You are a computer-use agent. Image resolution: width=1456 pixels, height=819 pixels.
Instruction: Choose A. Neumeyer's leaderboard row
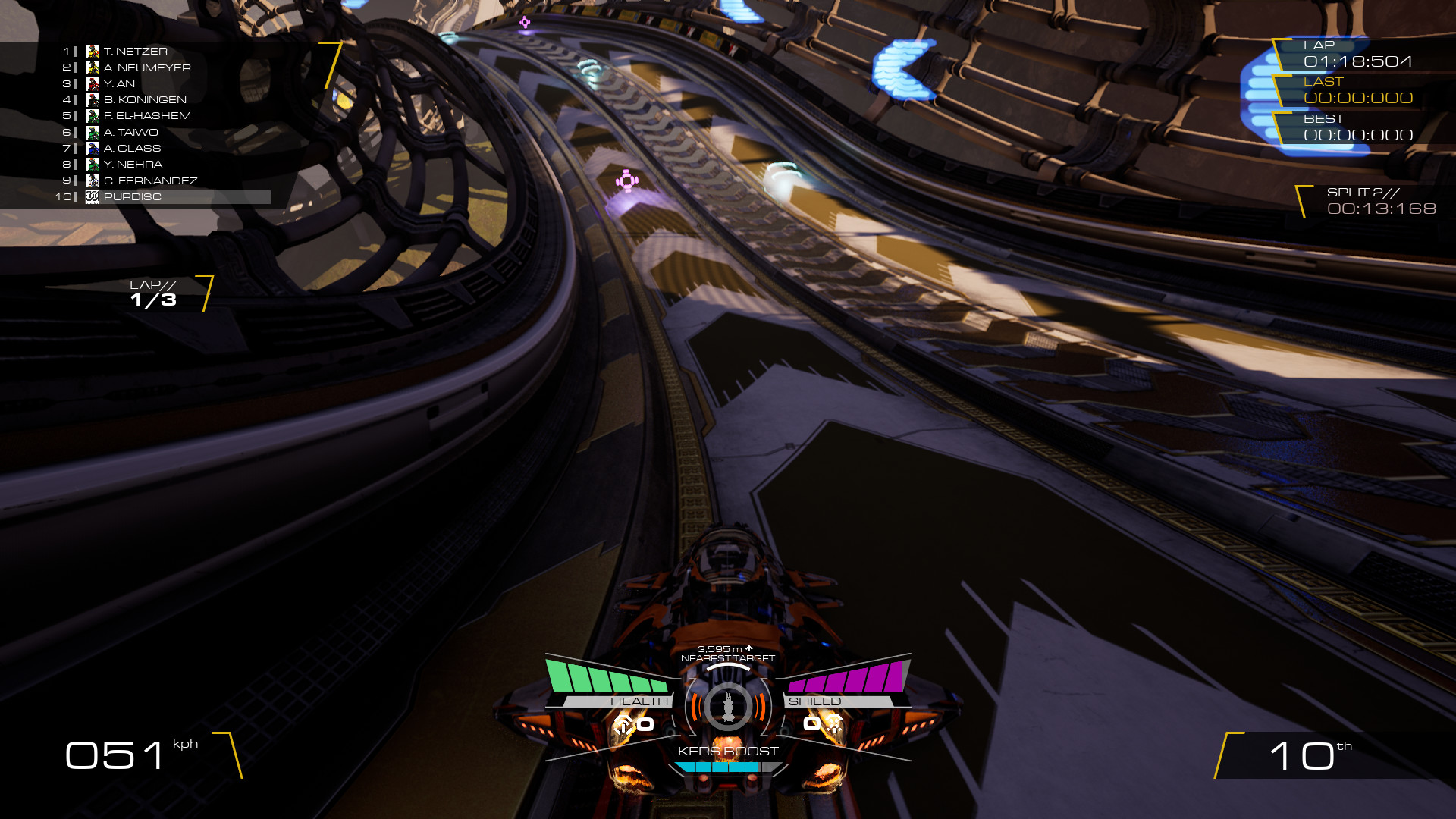click(x=146, y=67)
